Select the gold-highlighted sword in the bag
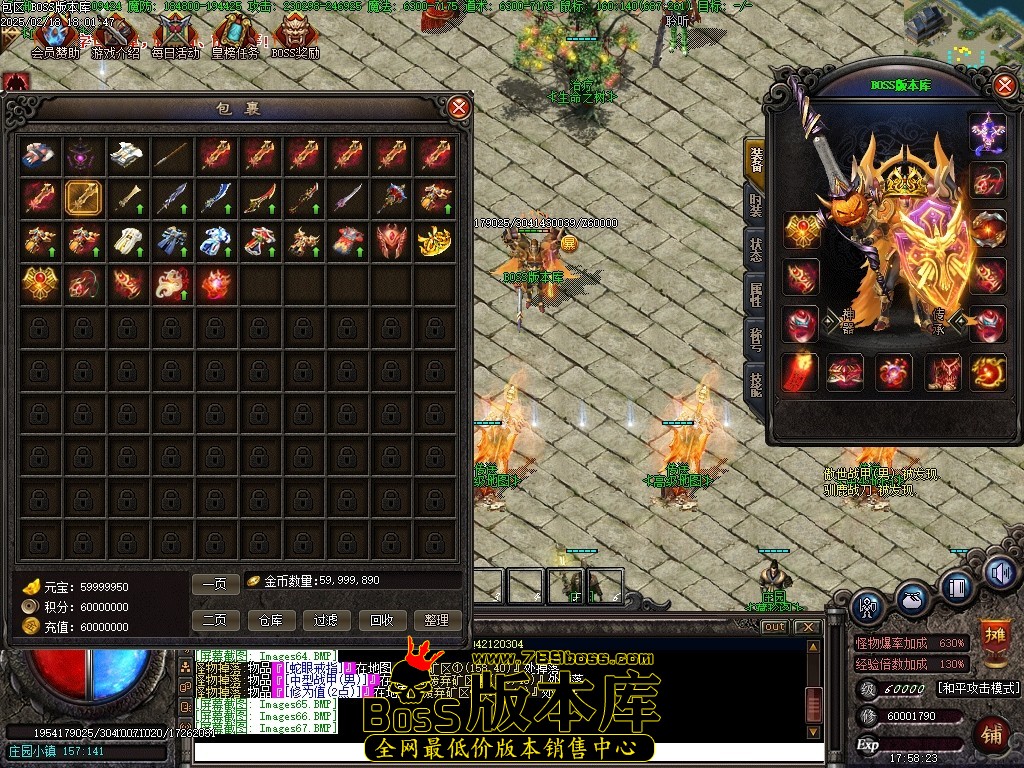Screen dimensions: 1024x768 click(x=83, y=197)
